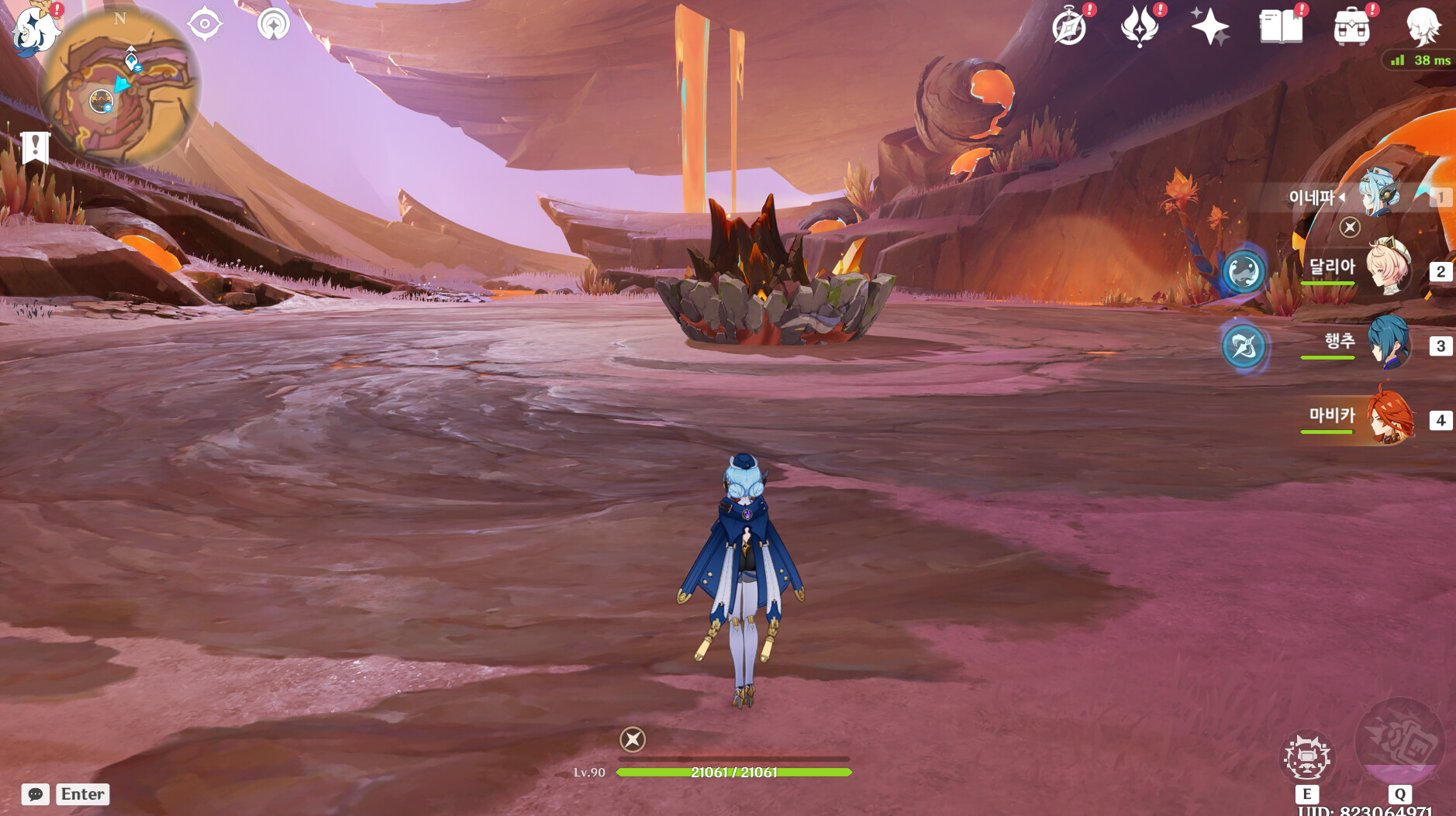
Task: Open the Serenitea teleport waypoint icon
Action: pos(273,24)
